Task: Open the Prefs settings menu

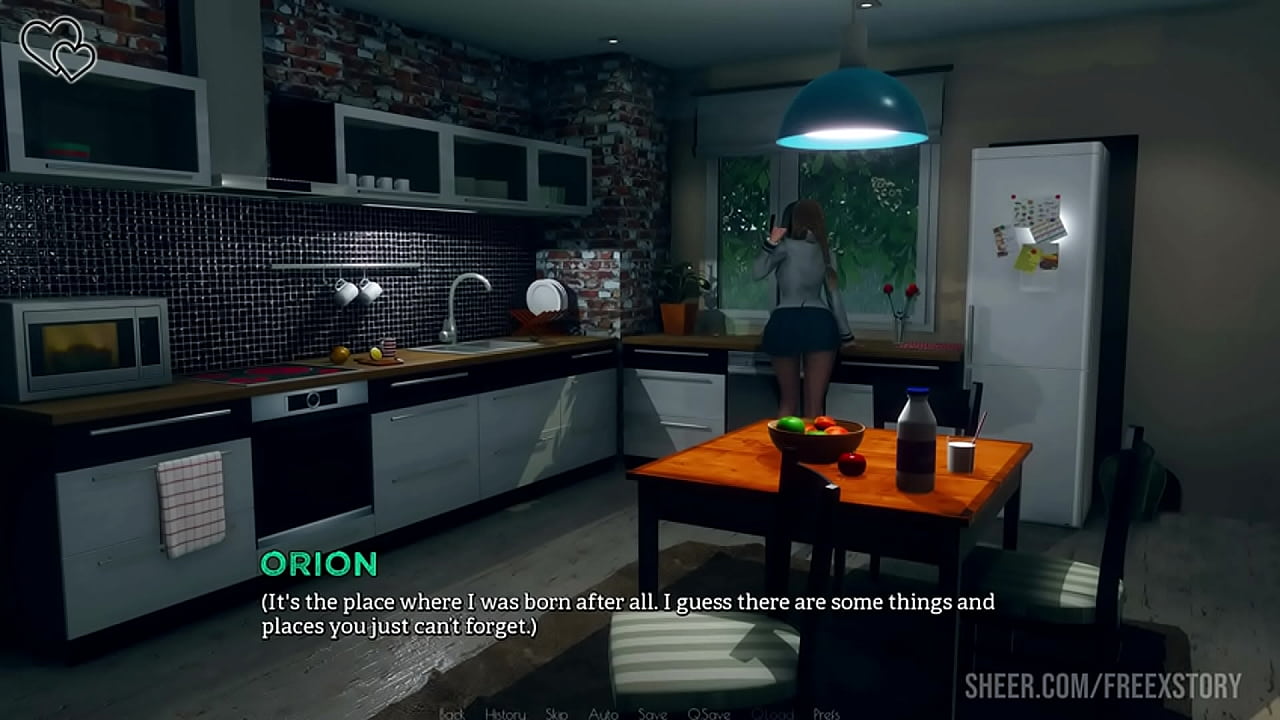Action: [826, 713]
